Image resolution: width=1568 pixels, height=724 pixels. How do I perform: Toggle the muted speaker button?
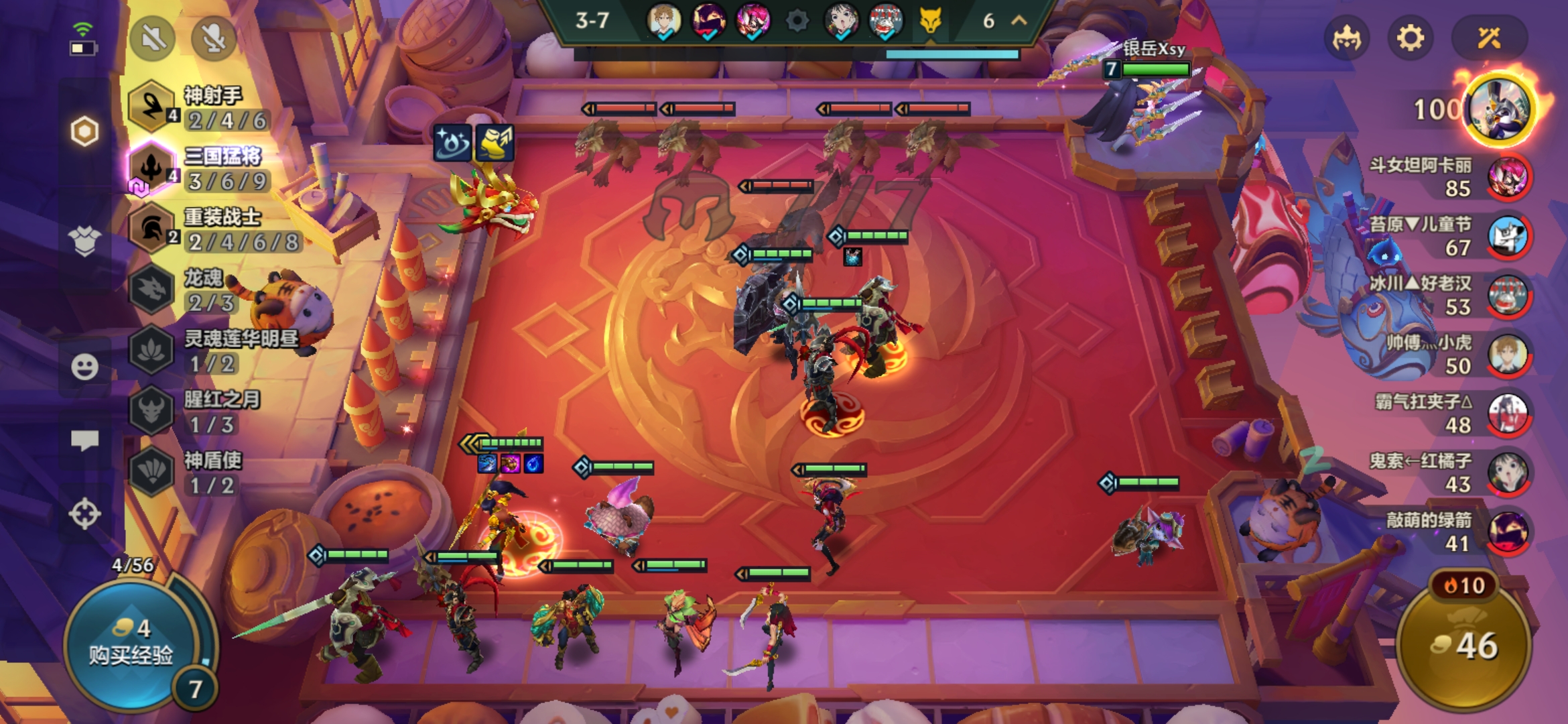point(153,38)
